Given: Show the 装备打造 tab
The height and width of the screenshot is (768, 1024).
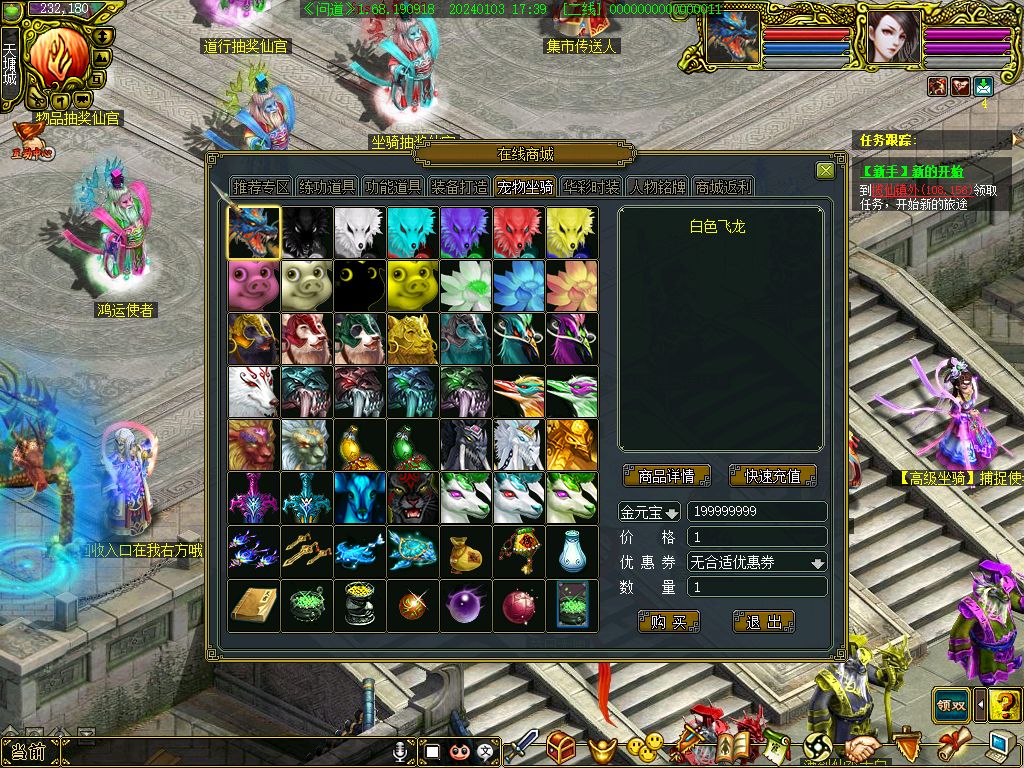Looking at the screenshot, I should 459,187.
